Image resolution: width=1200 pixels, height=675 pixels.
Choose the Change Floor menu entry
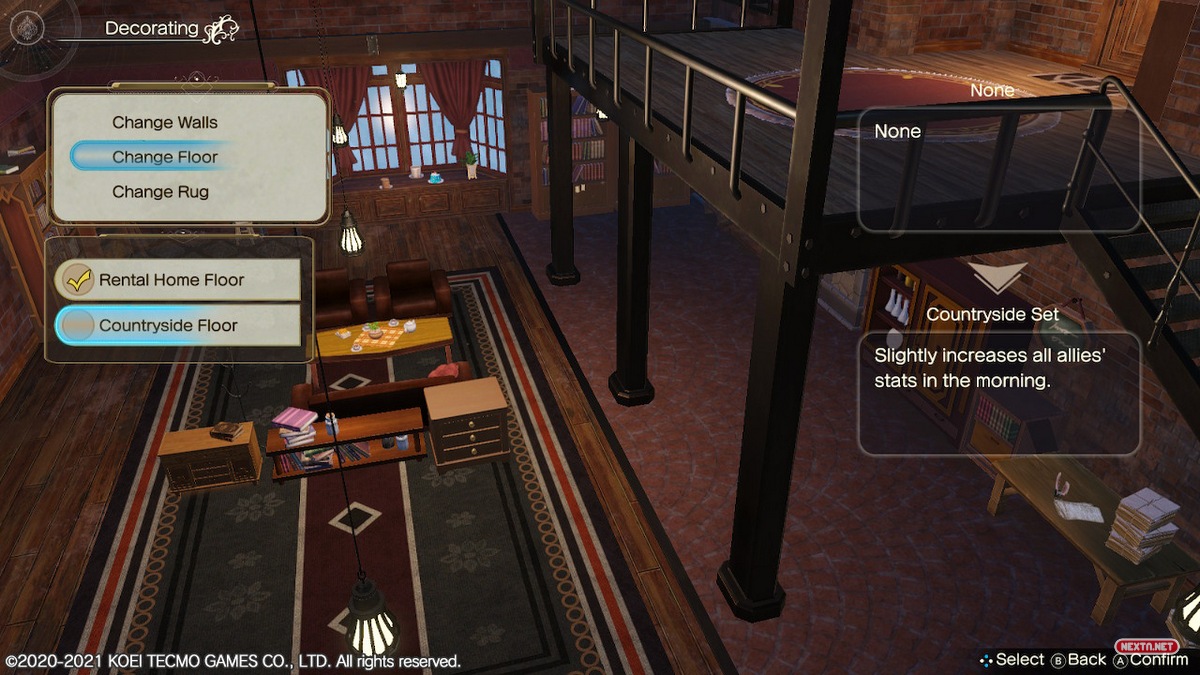pos(165,157)
